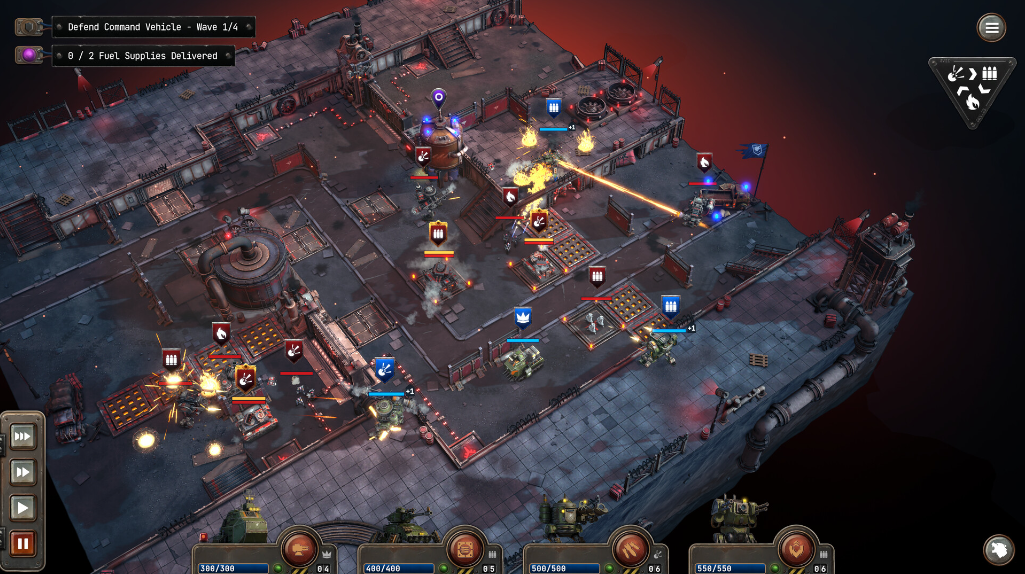Screen dimensions: 1025x574
Task: Resume at normal play speed
Action: coord(22,508)
